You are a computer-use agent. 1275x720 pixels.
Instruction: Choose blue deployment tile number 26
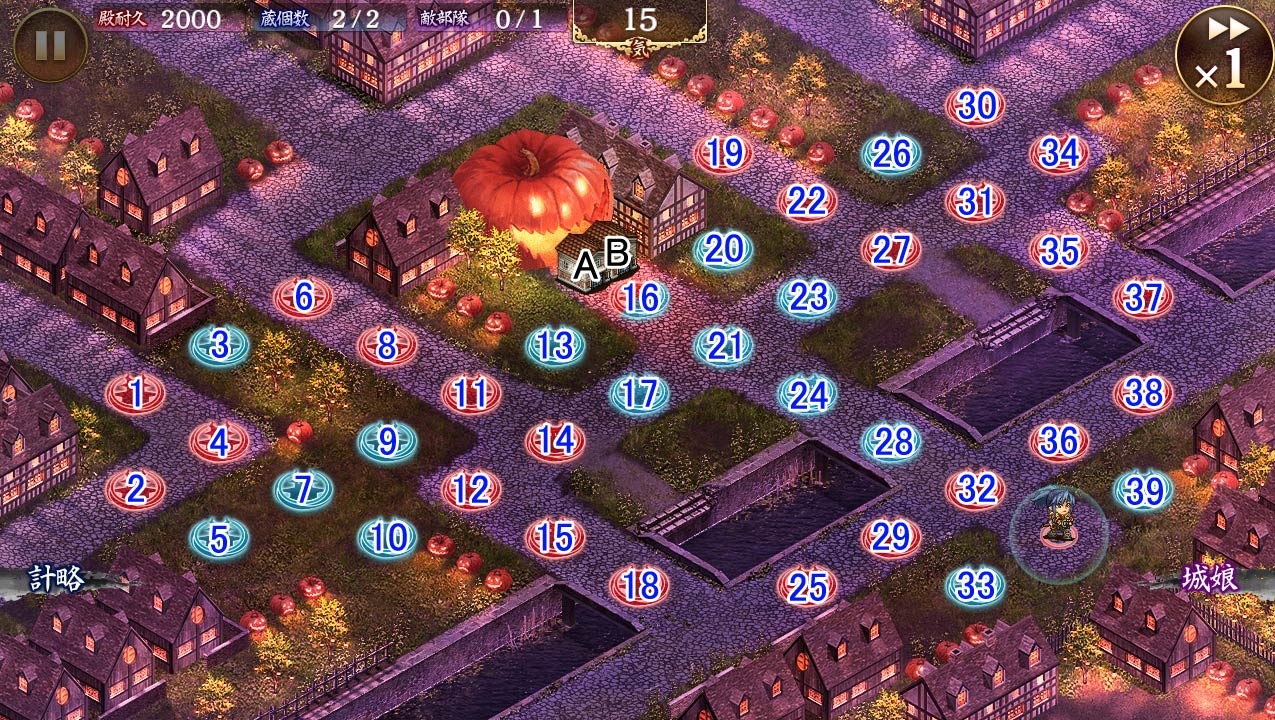(x=891, y=153)
